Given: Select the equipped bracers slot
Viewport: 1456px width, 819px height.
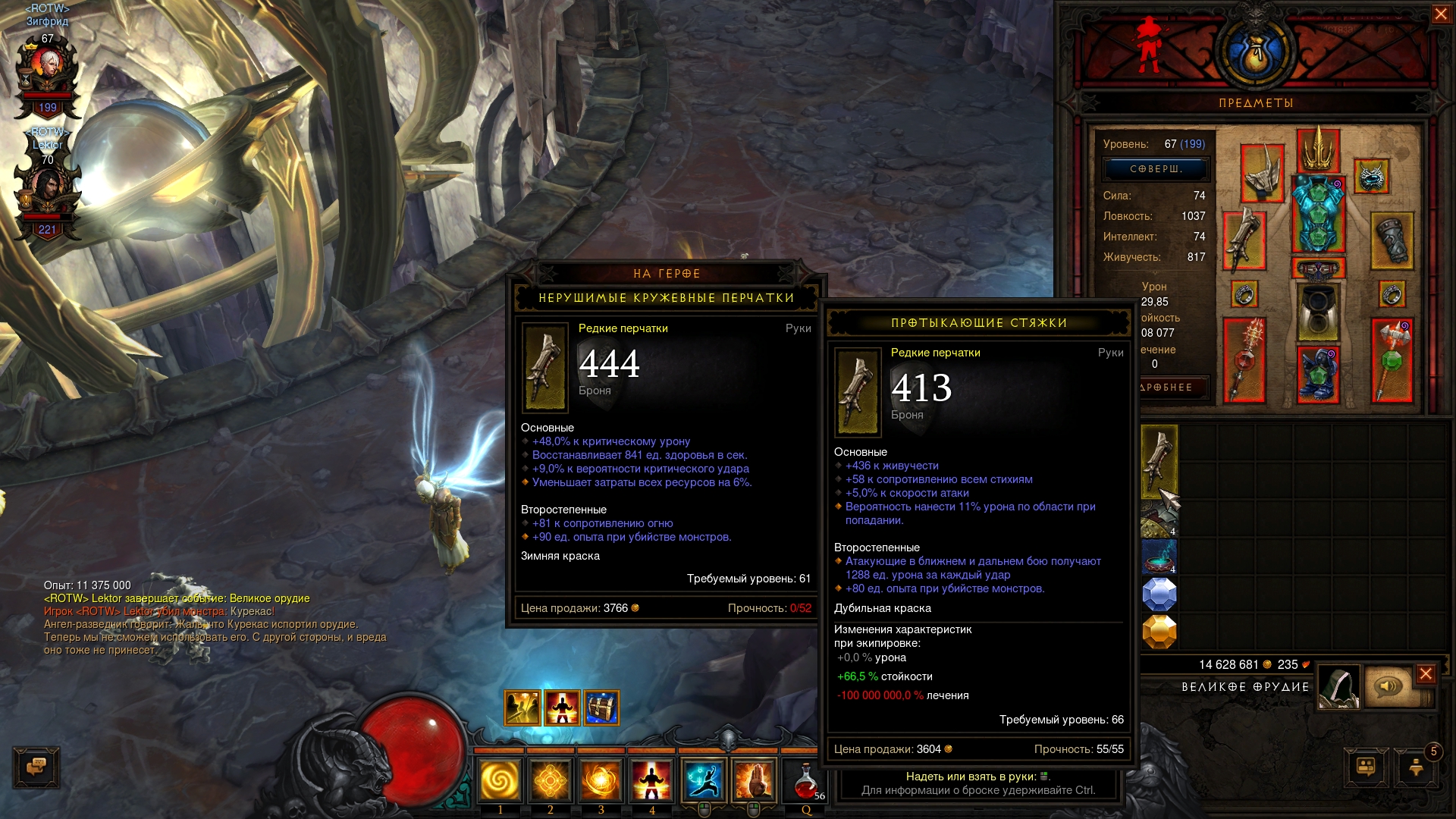Looking at the screenshot, I should pyautogui.click(x=1392, y=240).
